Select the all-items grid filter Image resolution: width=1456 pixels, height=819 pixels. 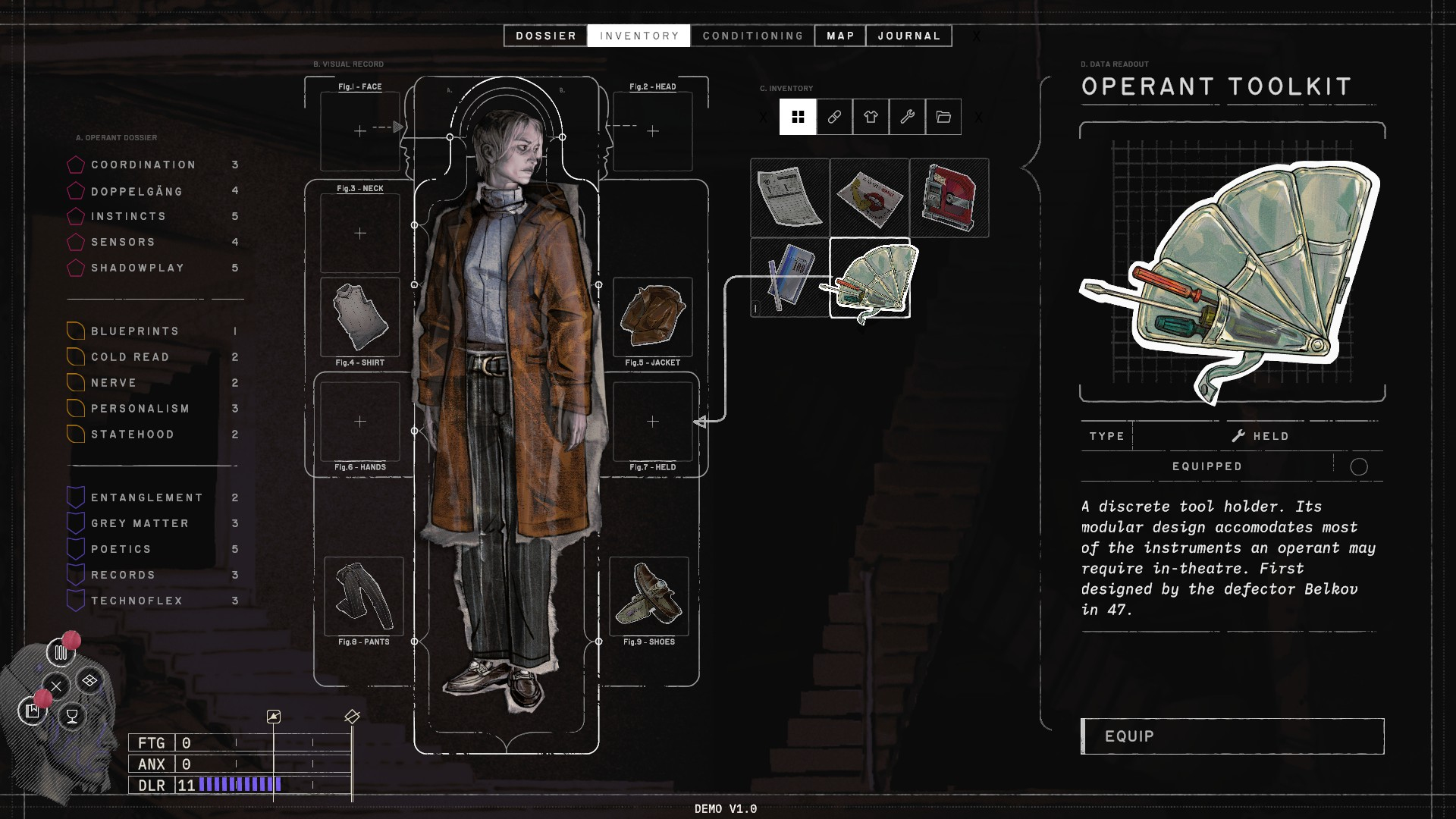click(x=798, y=117)
